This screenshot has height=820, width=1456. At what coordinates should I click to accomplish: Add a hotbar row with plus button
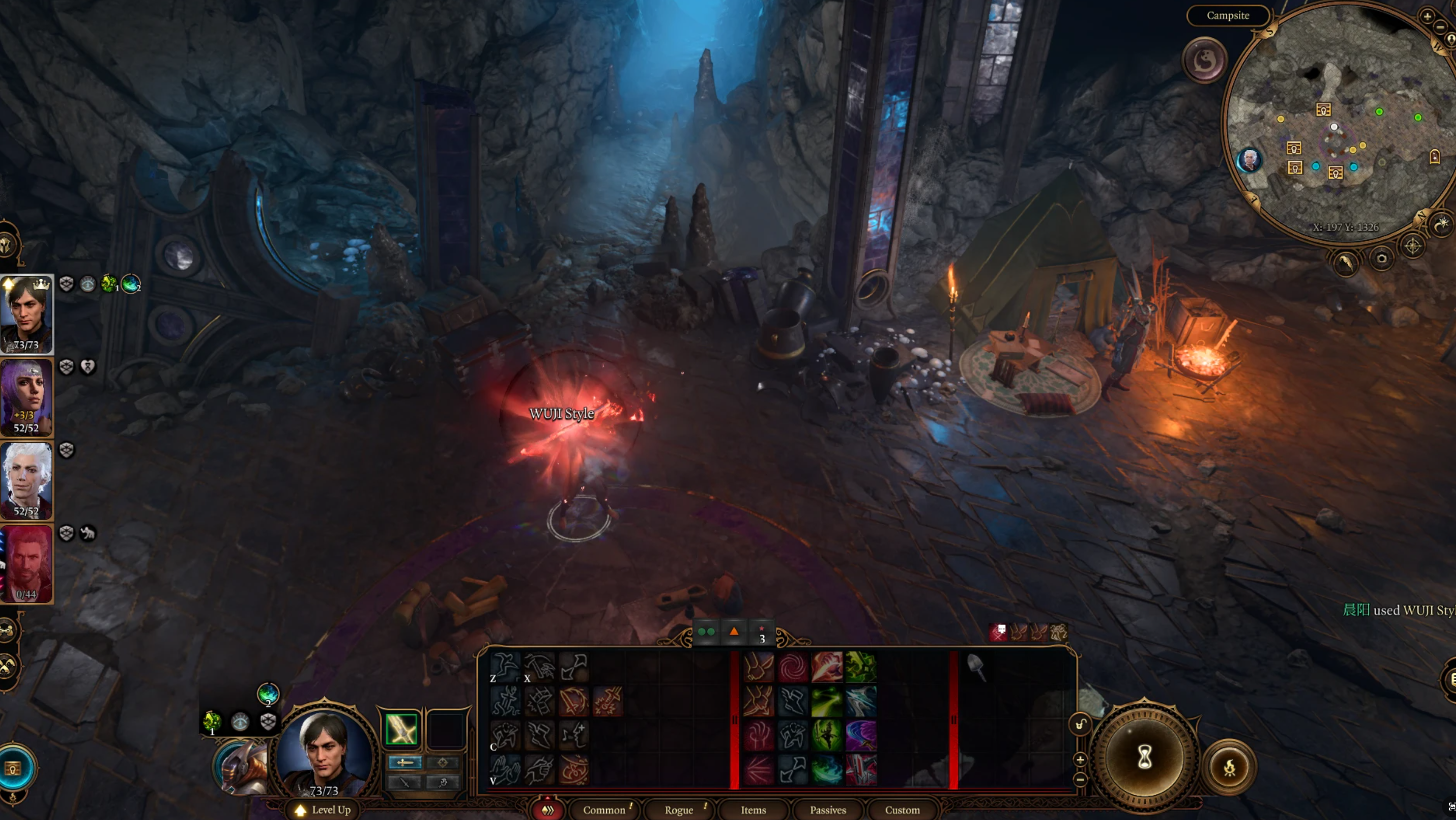click(x=1080, y=759)
